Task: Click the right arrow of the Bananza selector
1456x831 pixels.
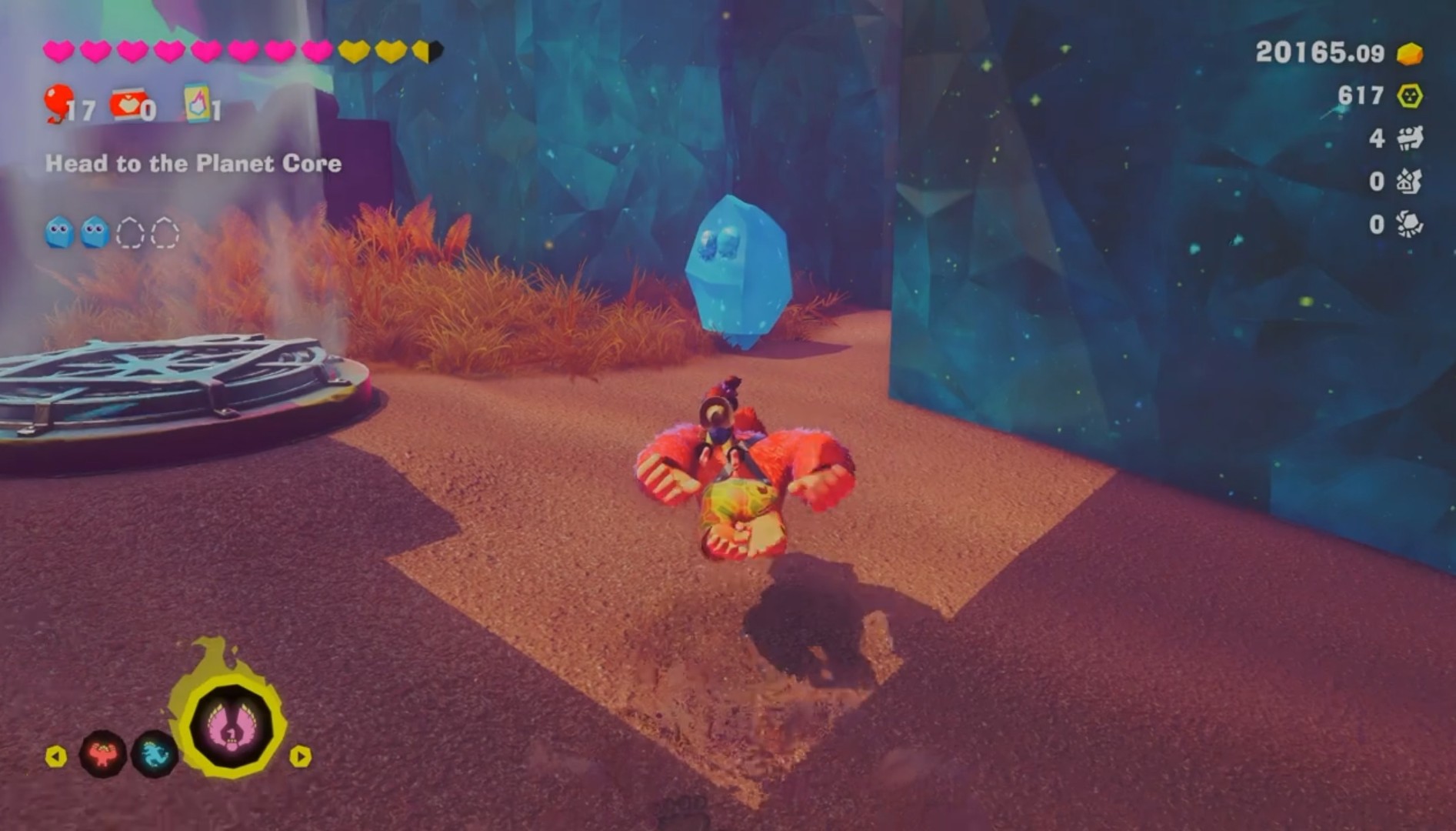Action: (300, 756)
